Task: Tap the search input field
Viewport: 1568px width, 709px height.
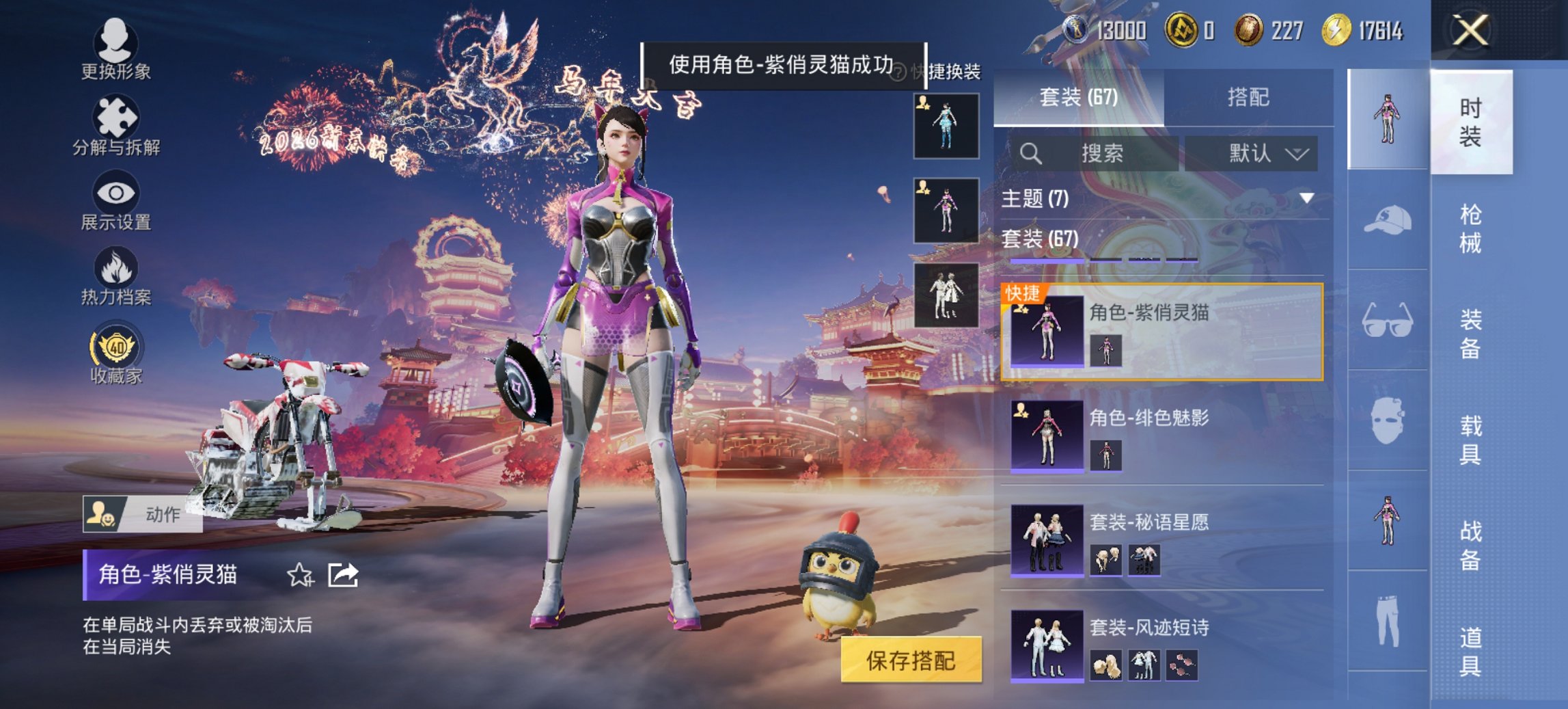Action: [x=1093, y=153]
